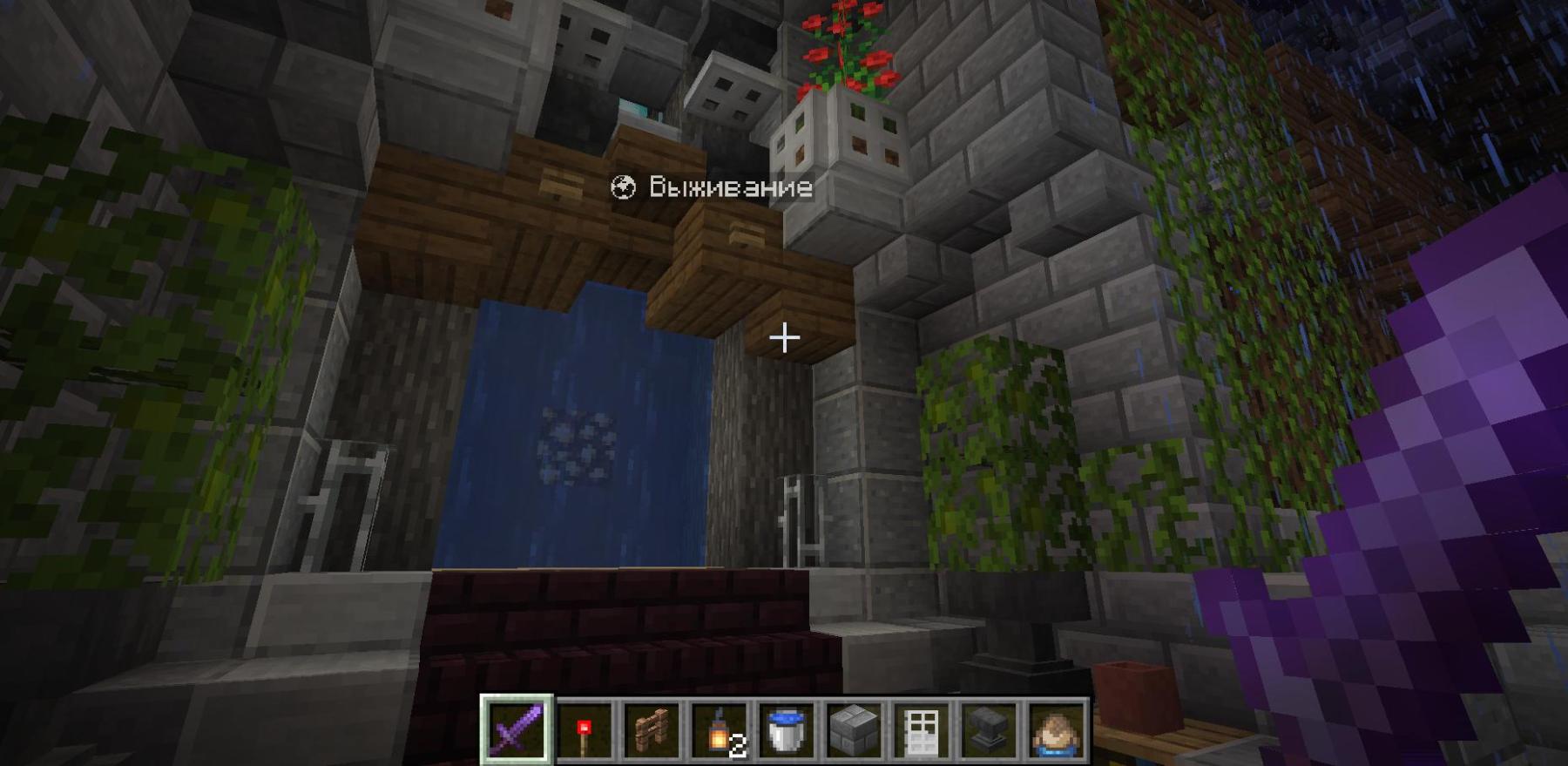1568x766 pixels.
Task: Select the water bucket slot
Action: tap(787, 730)
